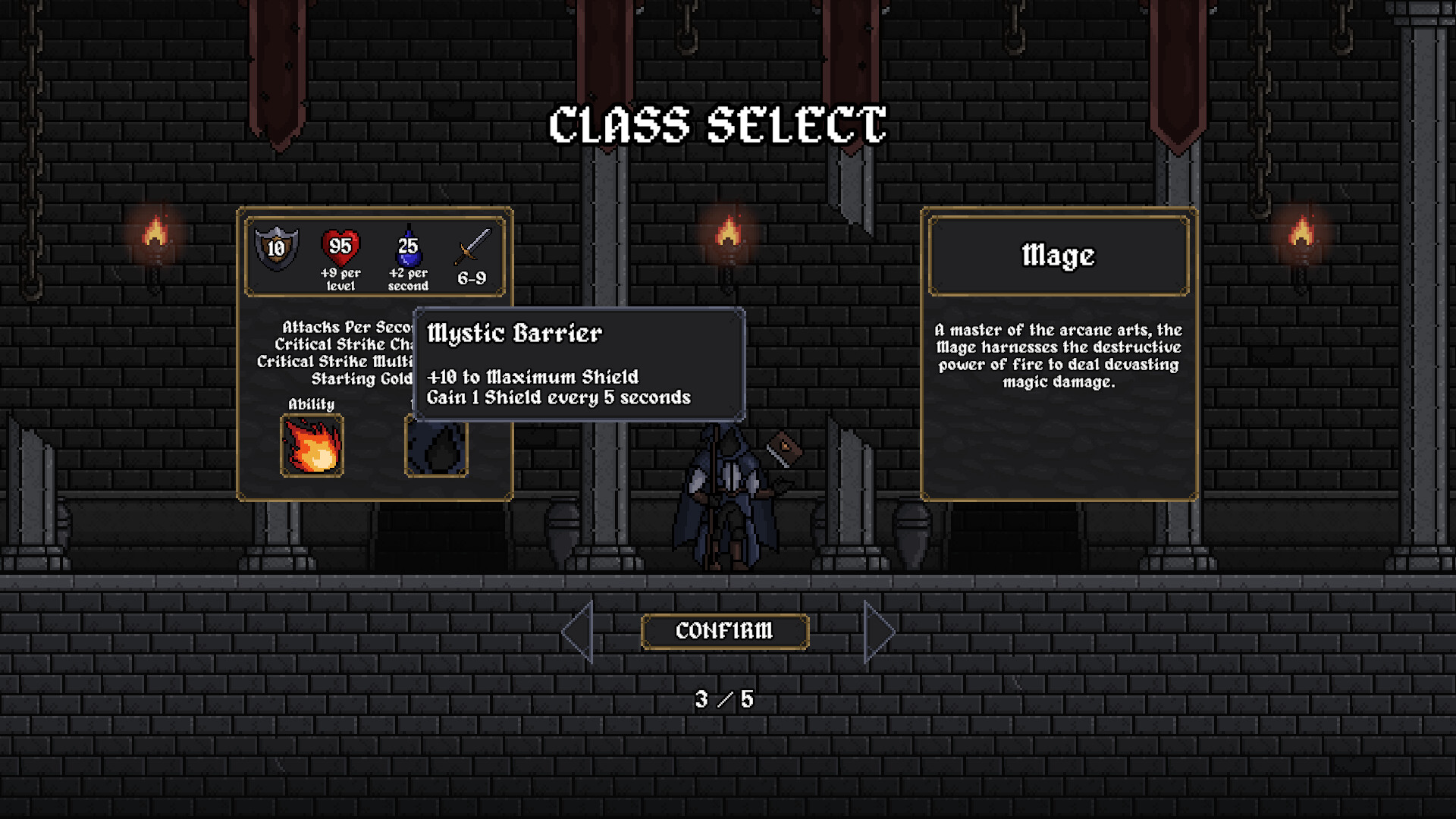This screenshot has width=1456, height=819.
Task: Click the darkened Mystic Barrier passive icon
Action: click(436, 447)
